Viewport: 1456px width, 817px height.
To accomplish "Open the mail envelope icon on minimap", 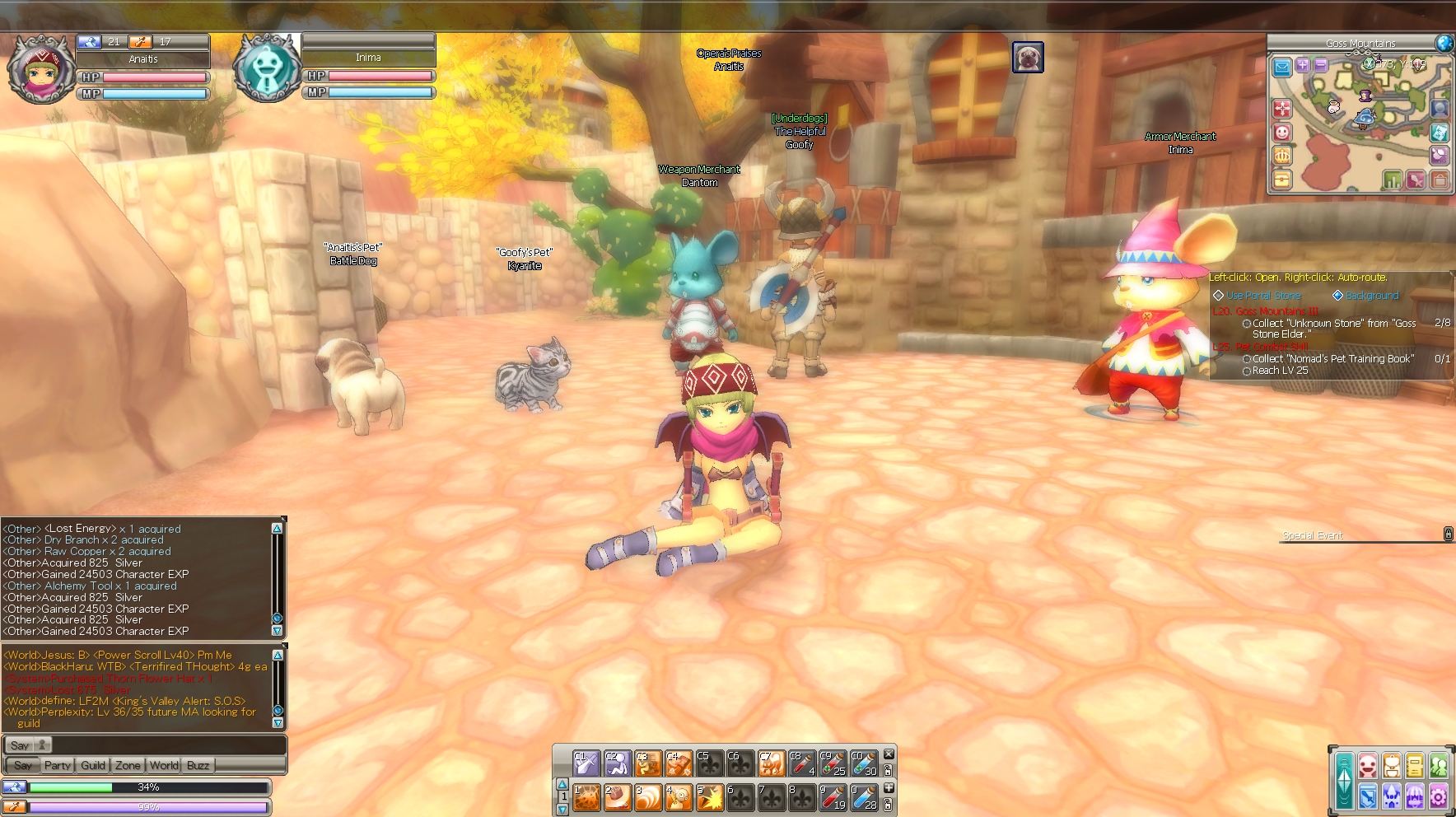I will pyautogui.click(x=1281, y=67).
